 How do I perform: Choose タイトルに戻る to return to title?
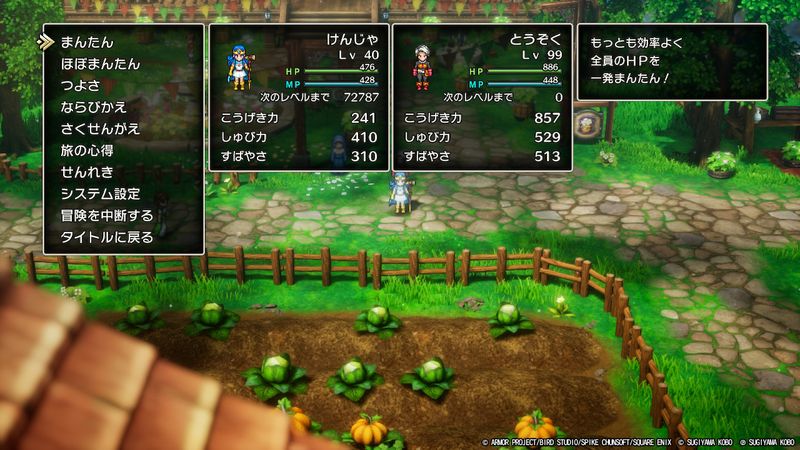coord(107,237)
